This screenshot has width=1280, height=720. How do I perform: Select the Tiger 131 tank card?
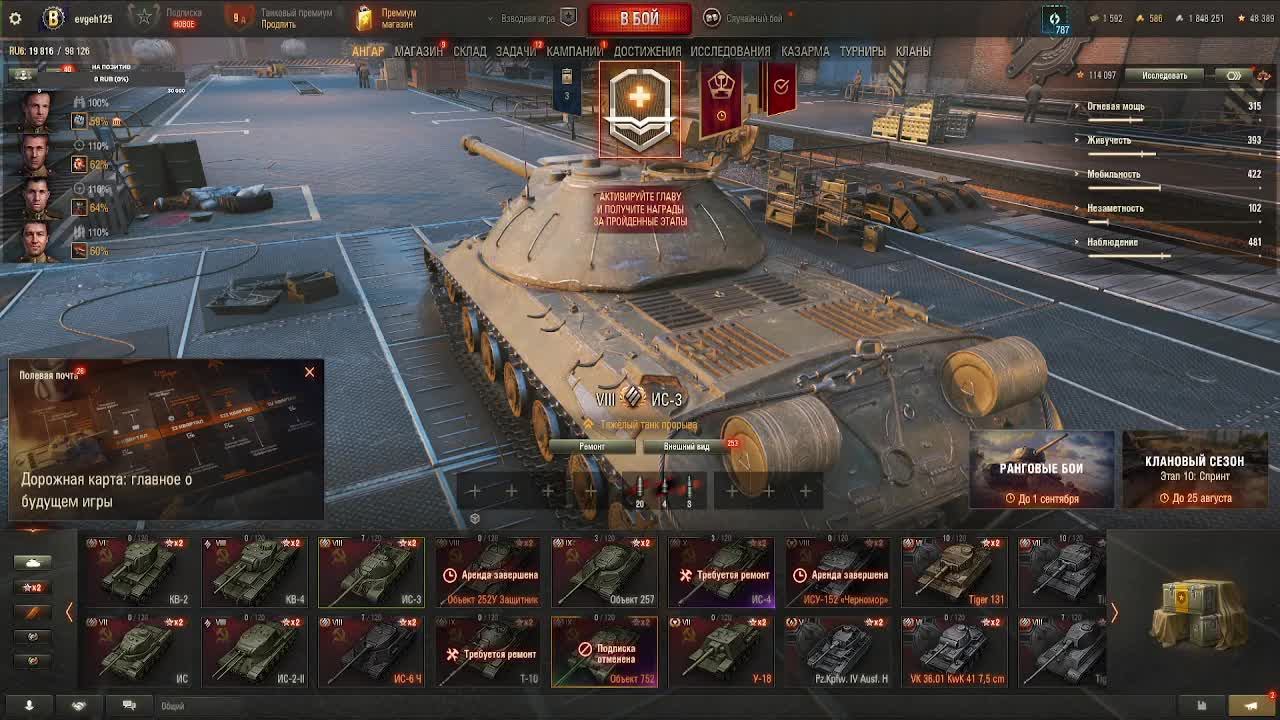[x=954, y=572]
